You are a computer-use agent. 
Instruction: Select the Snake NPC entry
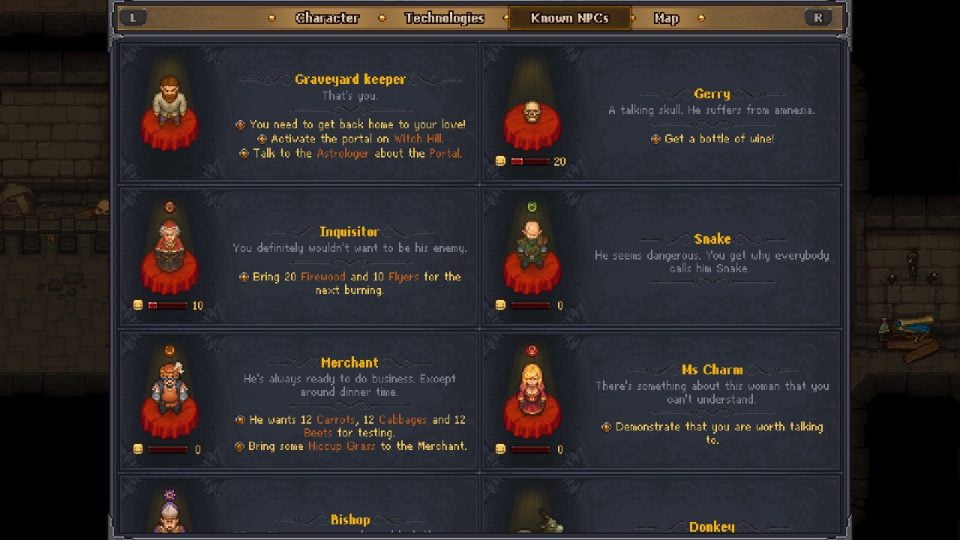[663, 256]
